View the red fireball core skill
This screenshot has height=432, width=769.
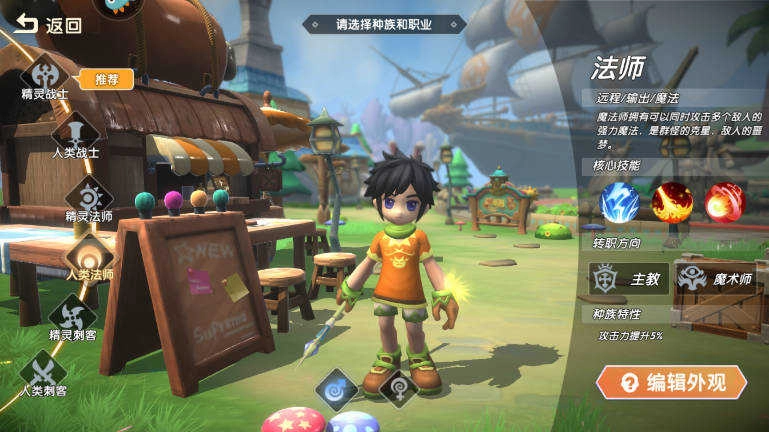(x=725, y=202)
